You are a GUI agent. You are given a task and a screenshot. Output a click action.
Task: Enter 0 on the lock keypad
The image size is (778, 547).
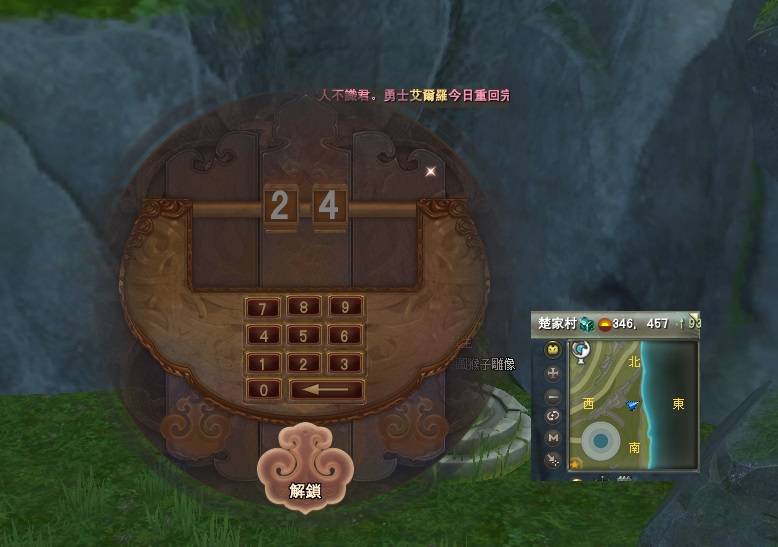click(x=264, y=390)
